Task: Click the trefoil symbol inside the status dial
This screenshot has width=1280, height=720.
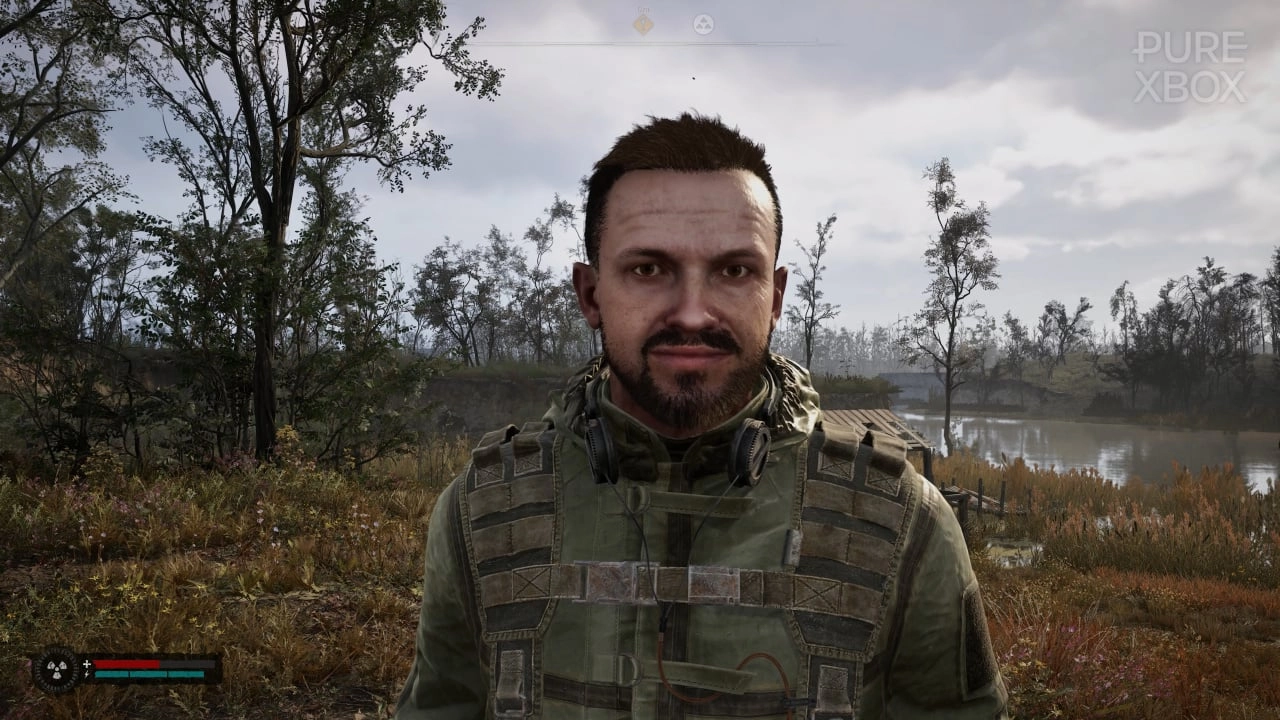Action: 56,670
